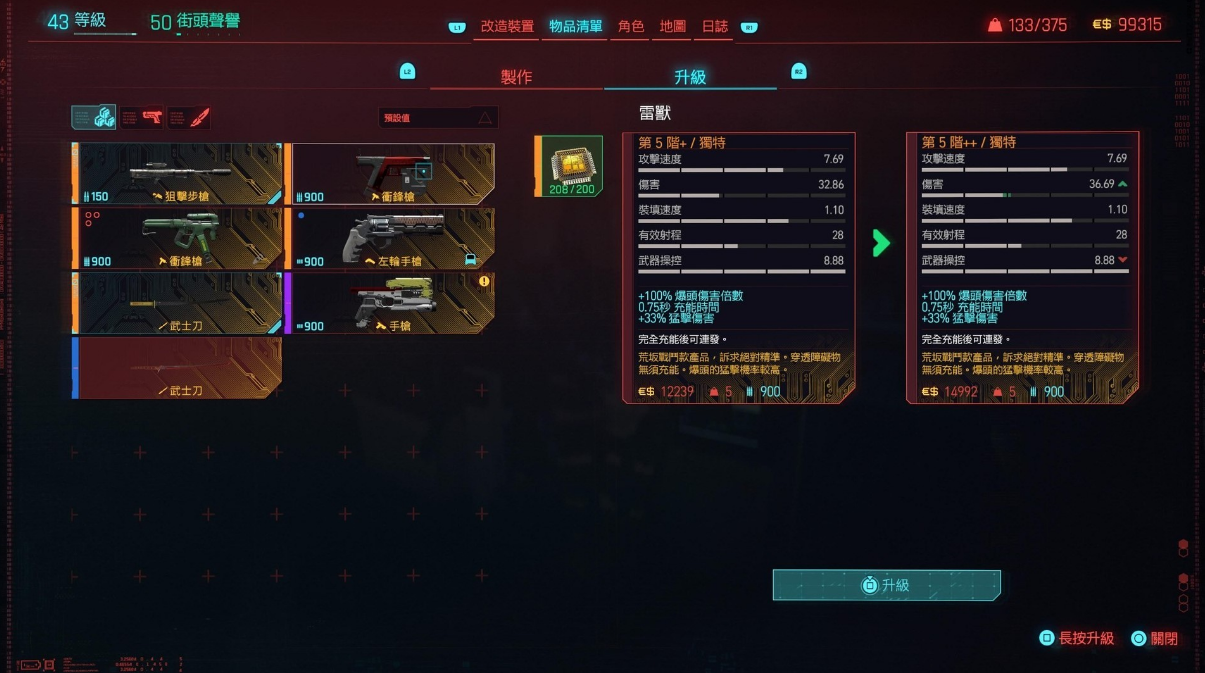The width and height of the screenshot is (1205, 673).
Task: Go to the 地圖 map tab
Action: (x=673, y=27)
